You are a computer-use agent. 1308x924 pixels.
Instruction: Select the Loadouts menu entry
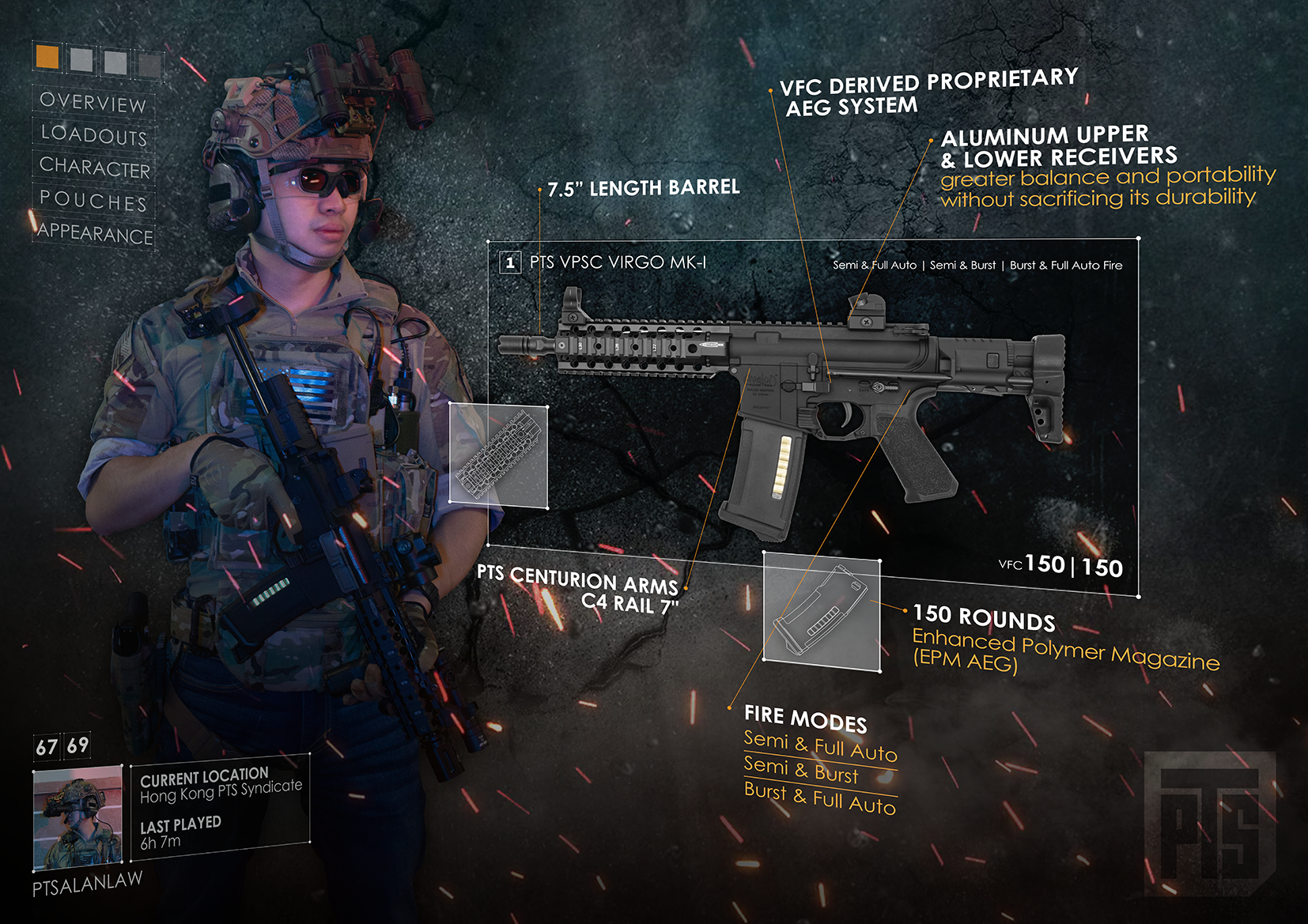coord(93,135)
